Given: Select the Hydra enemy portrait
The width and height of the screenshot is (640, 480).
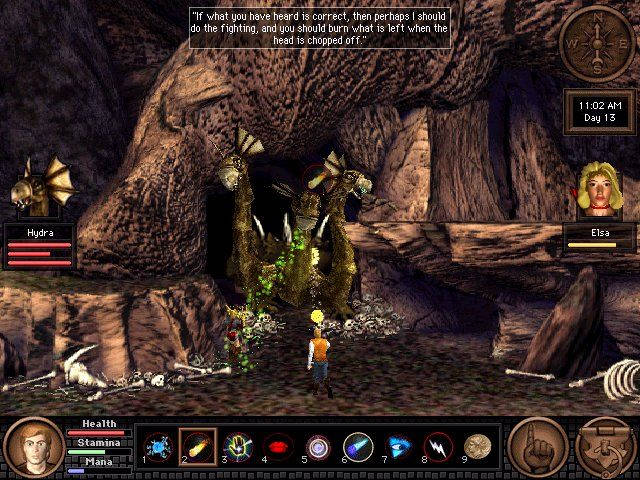Looking at the screenshot, I should click(39, 188).
